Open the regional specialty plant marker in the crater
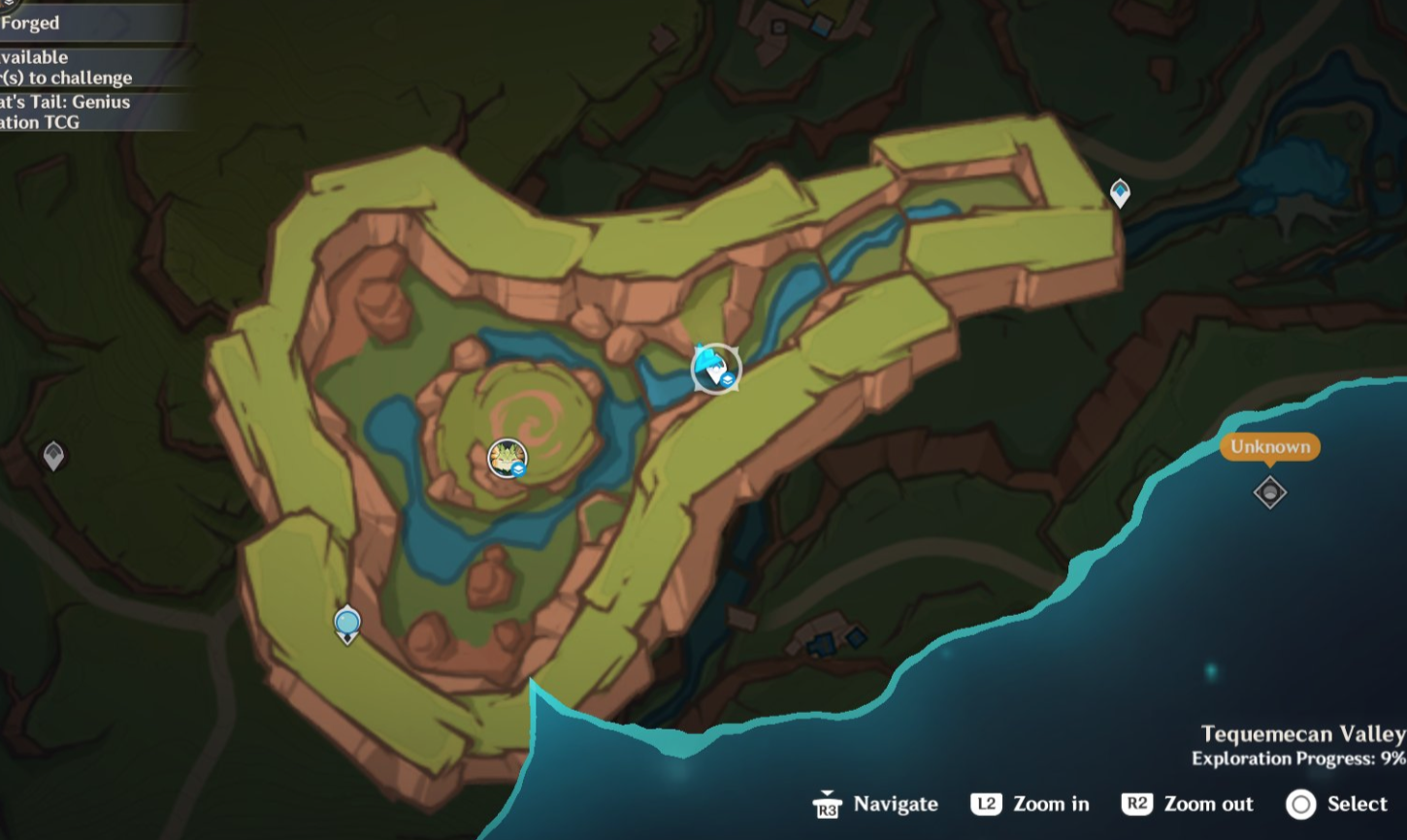Viewport: 1407px width, 840px height. 507,458
